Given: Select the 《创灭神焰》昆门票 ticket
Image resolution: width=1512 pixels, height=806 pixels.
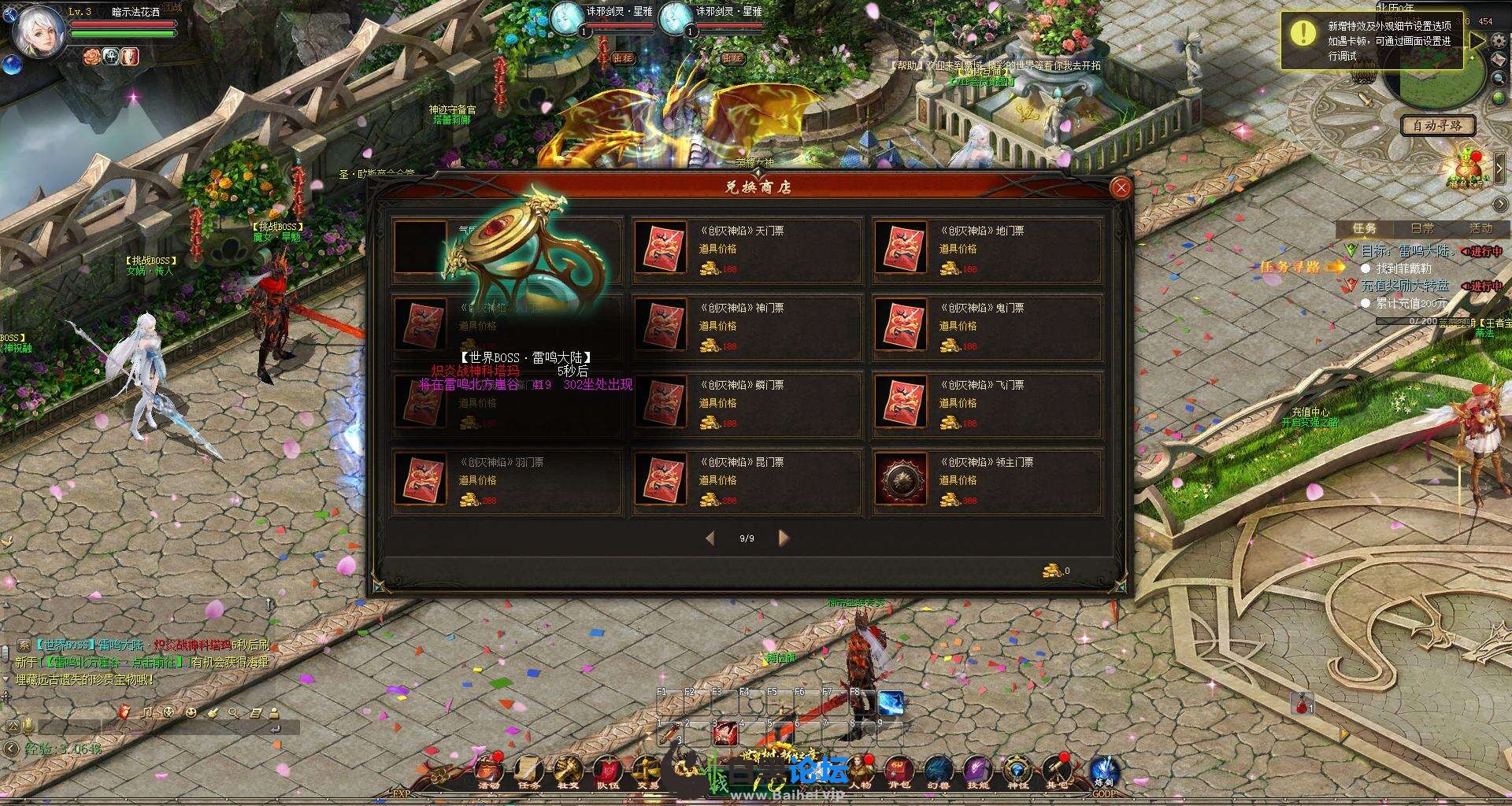Looking at the screenshot, I should point(745,480).
